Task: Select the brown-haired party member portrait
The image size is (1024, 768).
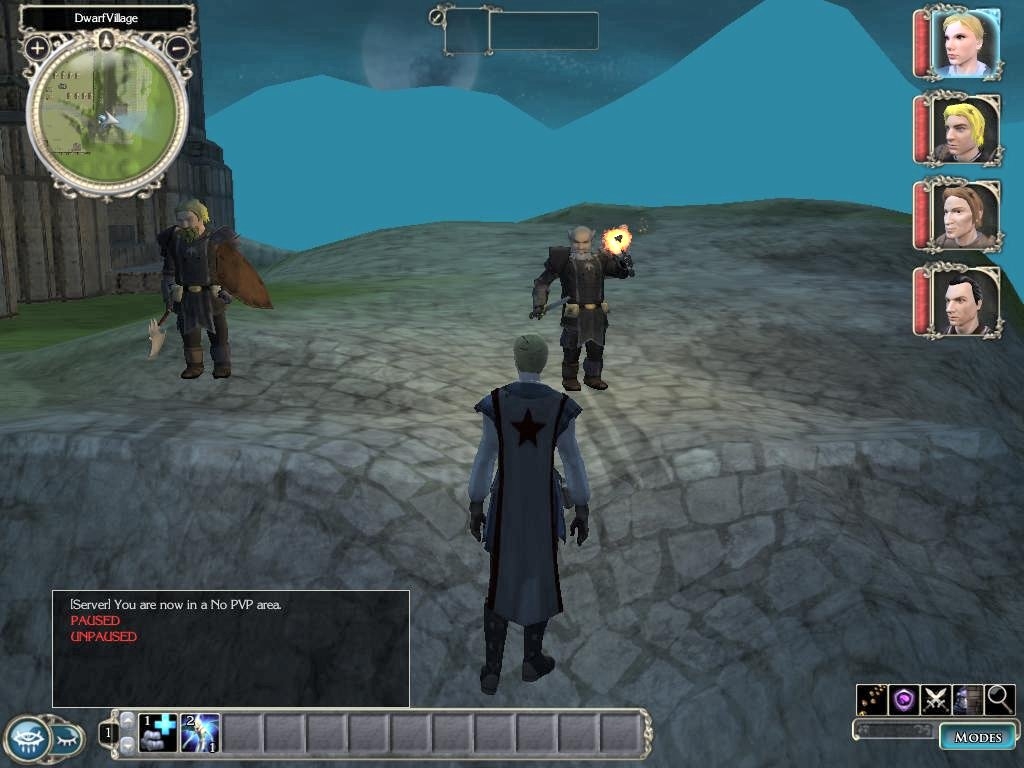Action: point(964,214)
